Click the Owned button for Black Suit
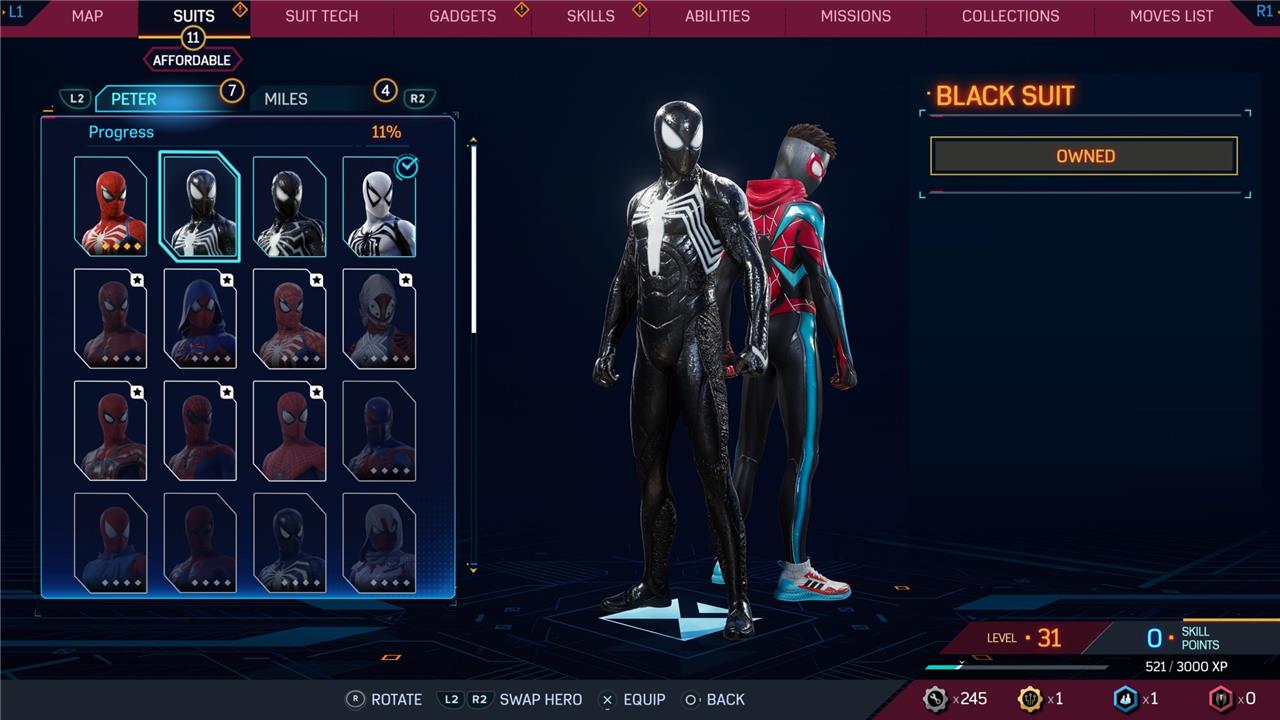The height and width of the screenshot is (720, 1280). click(1084, 156)
